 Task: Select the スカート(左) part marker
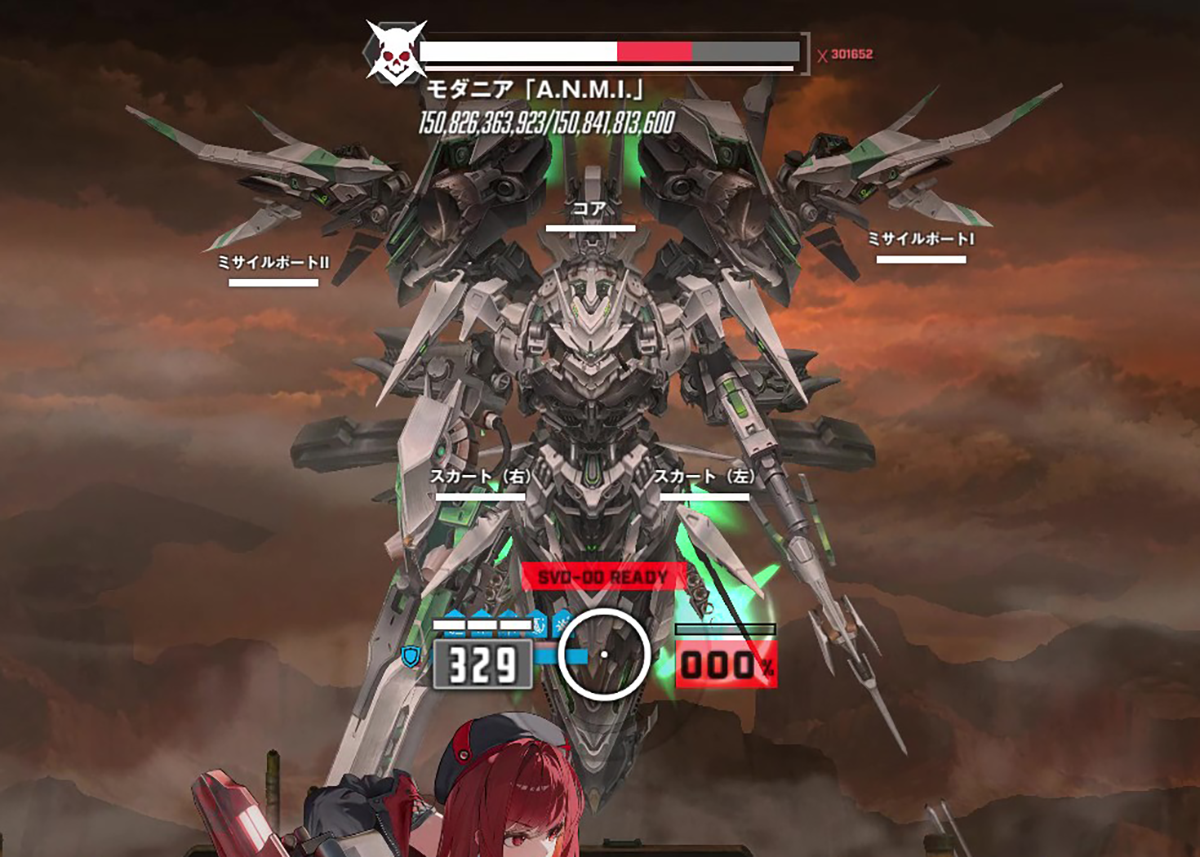[x=704, y=485]
